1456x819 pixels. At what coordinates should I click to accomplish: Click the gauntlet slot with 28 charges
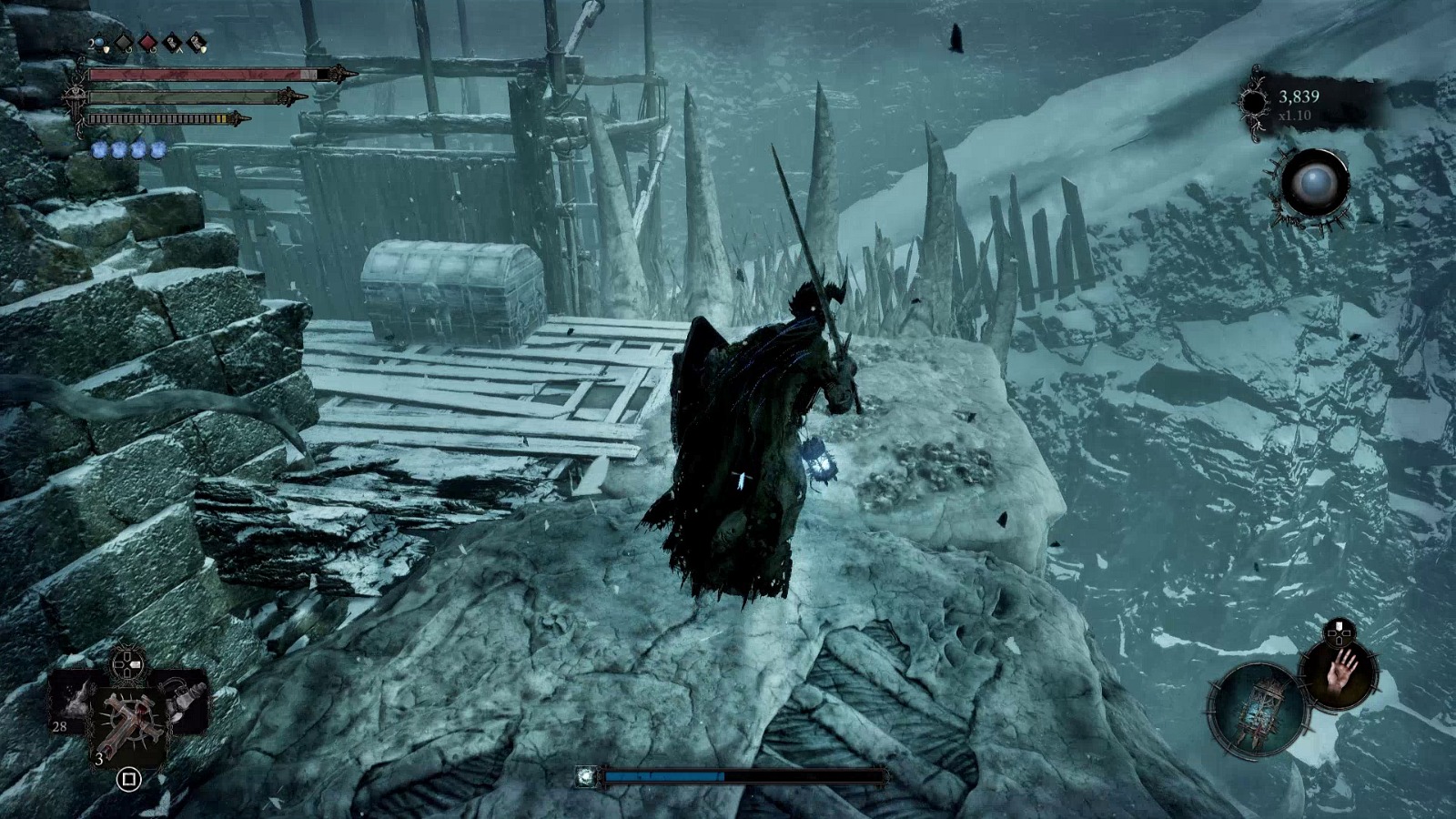[75, 709]
